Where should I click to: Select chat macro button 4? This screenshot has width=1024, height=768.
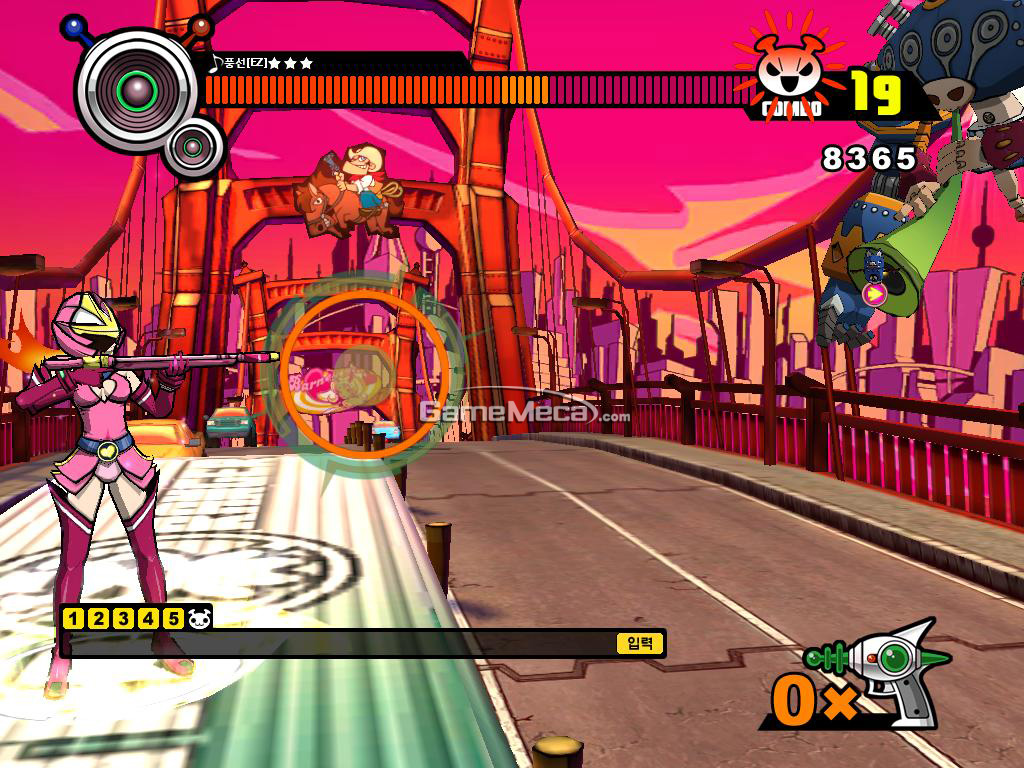pyautogui.click(x=148, y=618)
